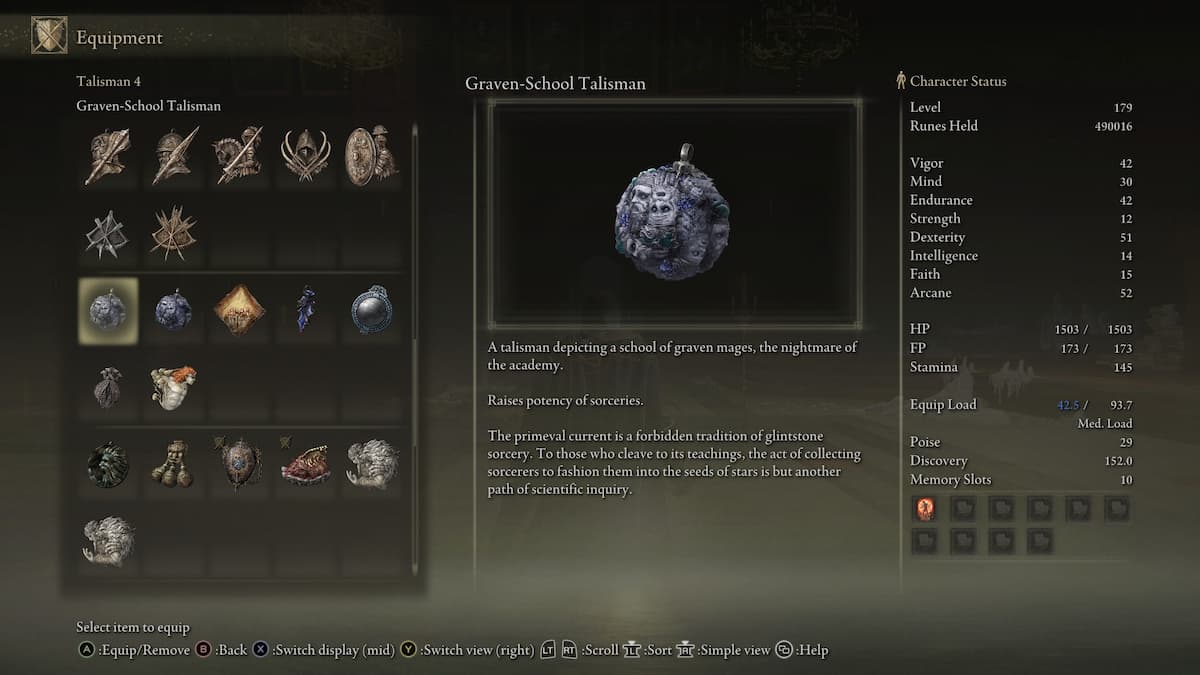Select the orange memory slot spell icon
The image size is (1200, 675).
click(x=925, y=509)
